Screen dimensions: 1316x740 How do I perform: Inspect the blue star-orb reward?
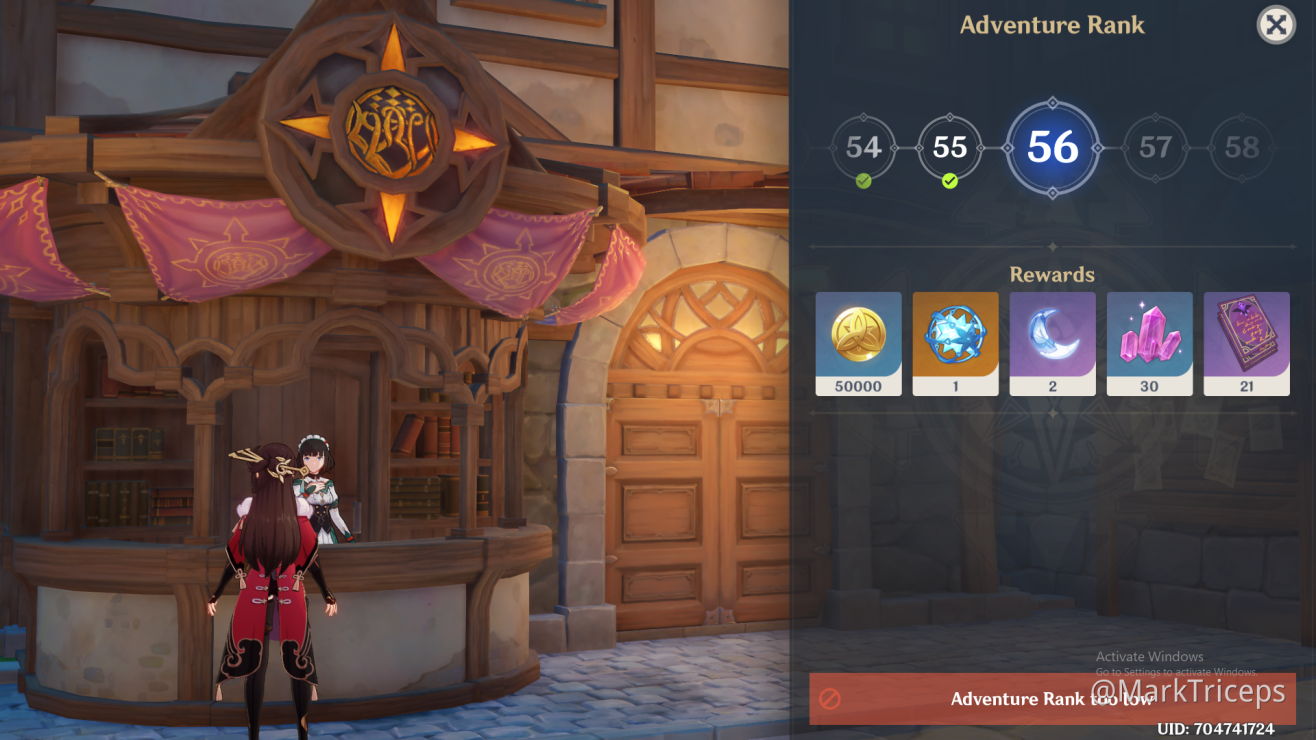coord(955,343)
